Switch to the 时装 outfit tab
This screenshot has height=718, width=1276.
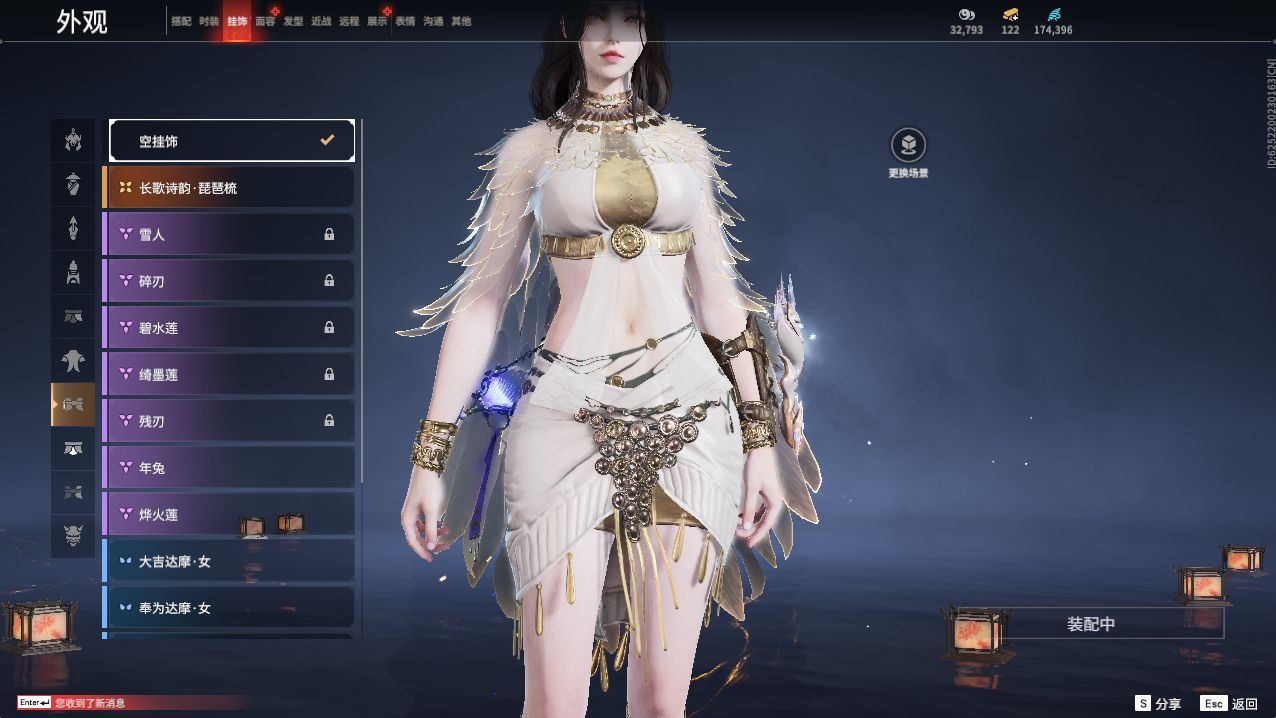(209, 21)
